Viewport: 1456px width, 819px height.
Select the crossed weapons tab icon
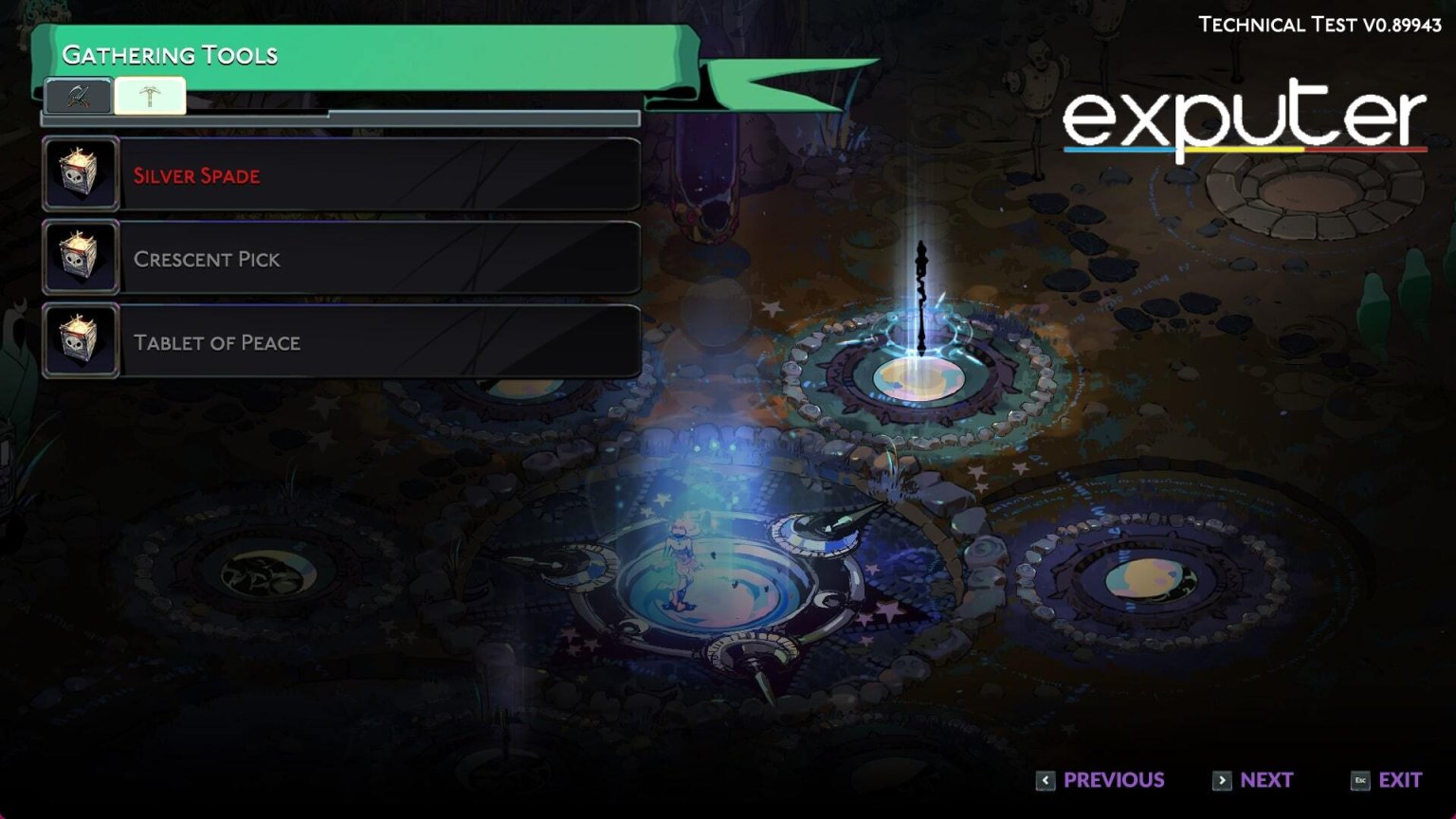(x=80, y=95)
